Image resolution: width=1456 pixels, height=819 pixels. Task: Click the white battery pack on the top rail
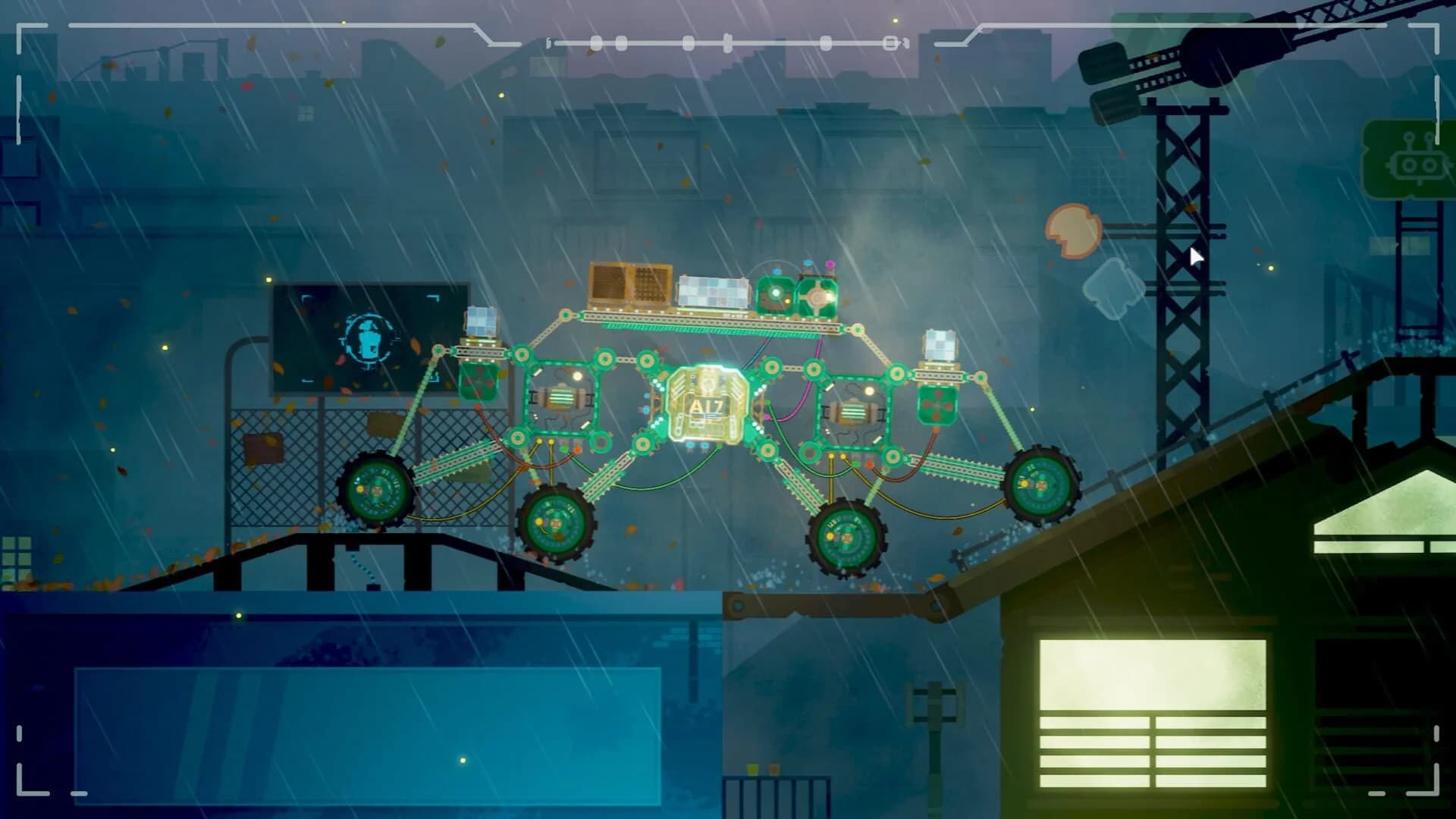pyautogui.click(x=714, y=290)
